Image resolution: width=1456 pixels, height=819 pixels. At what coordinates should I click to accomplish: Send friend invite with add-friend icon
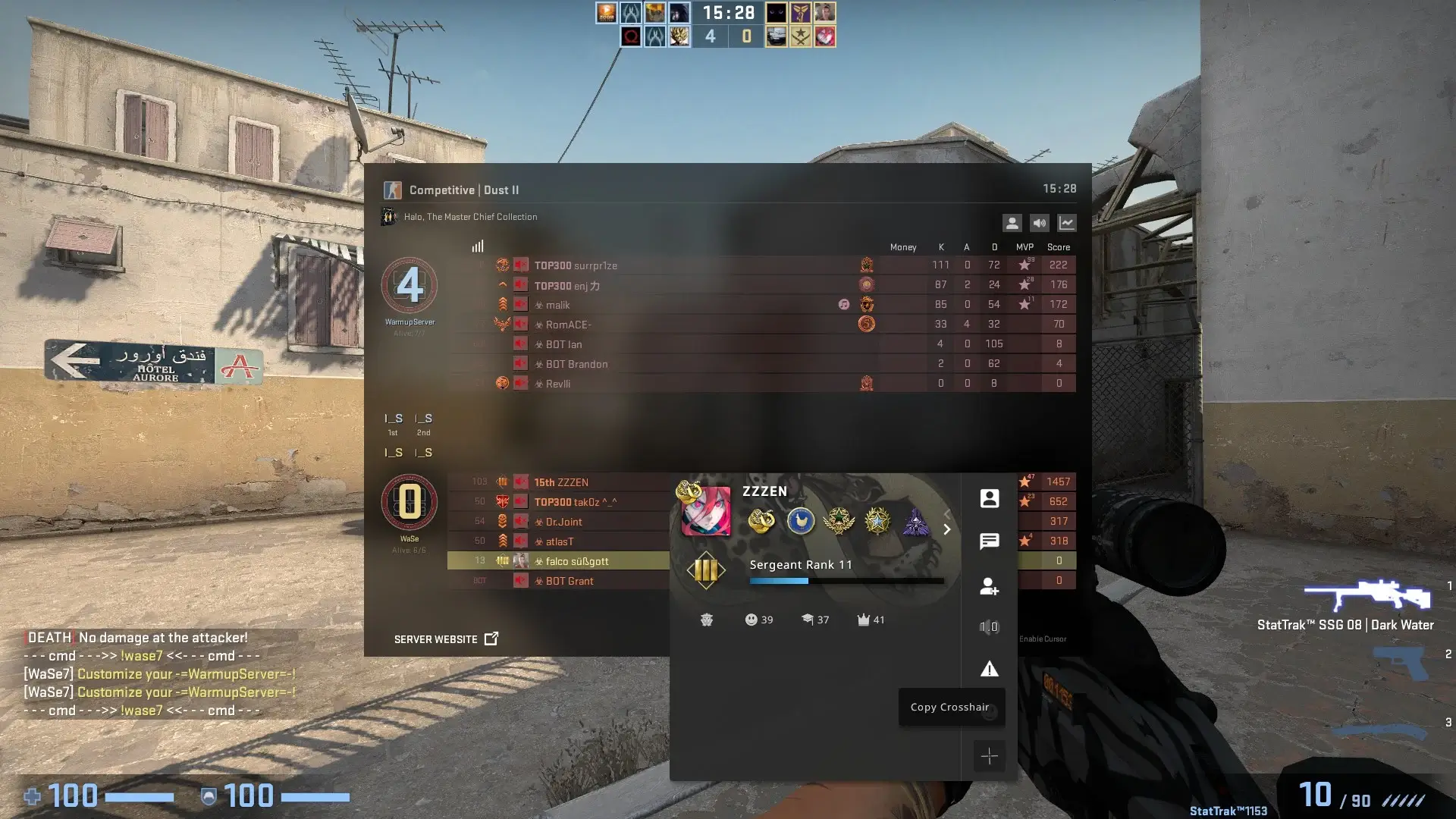pyautogui.click(x=990, y=585)
